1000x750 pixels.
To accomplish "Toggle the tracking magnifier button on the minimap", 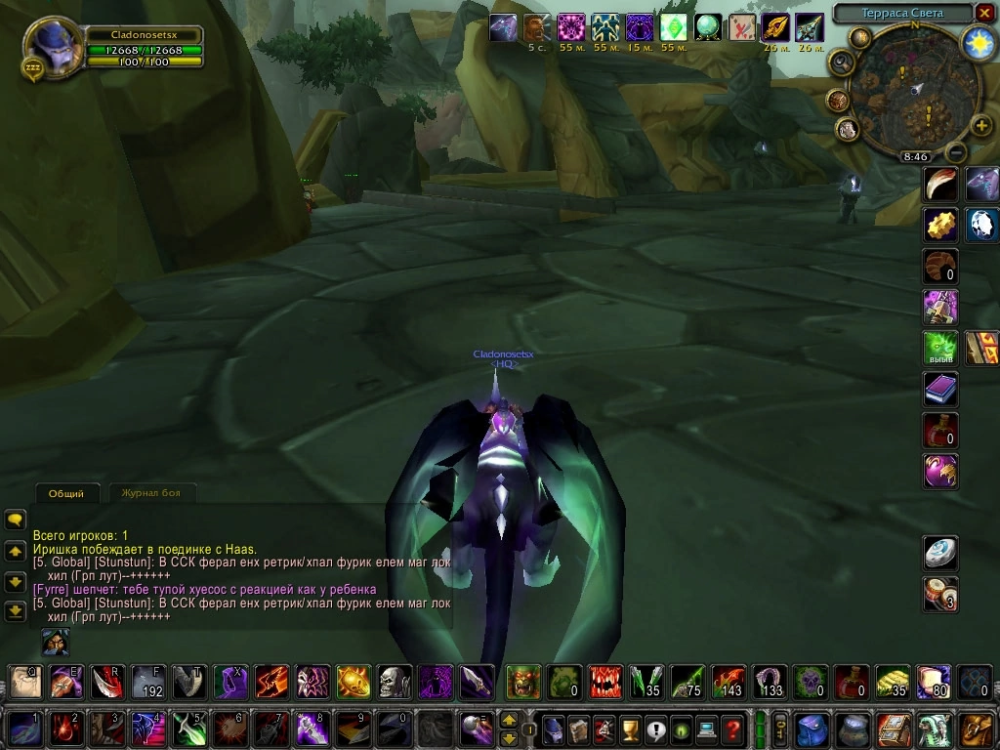I will tap(842, 63).
